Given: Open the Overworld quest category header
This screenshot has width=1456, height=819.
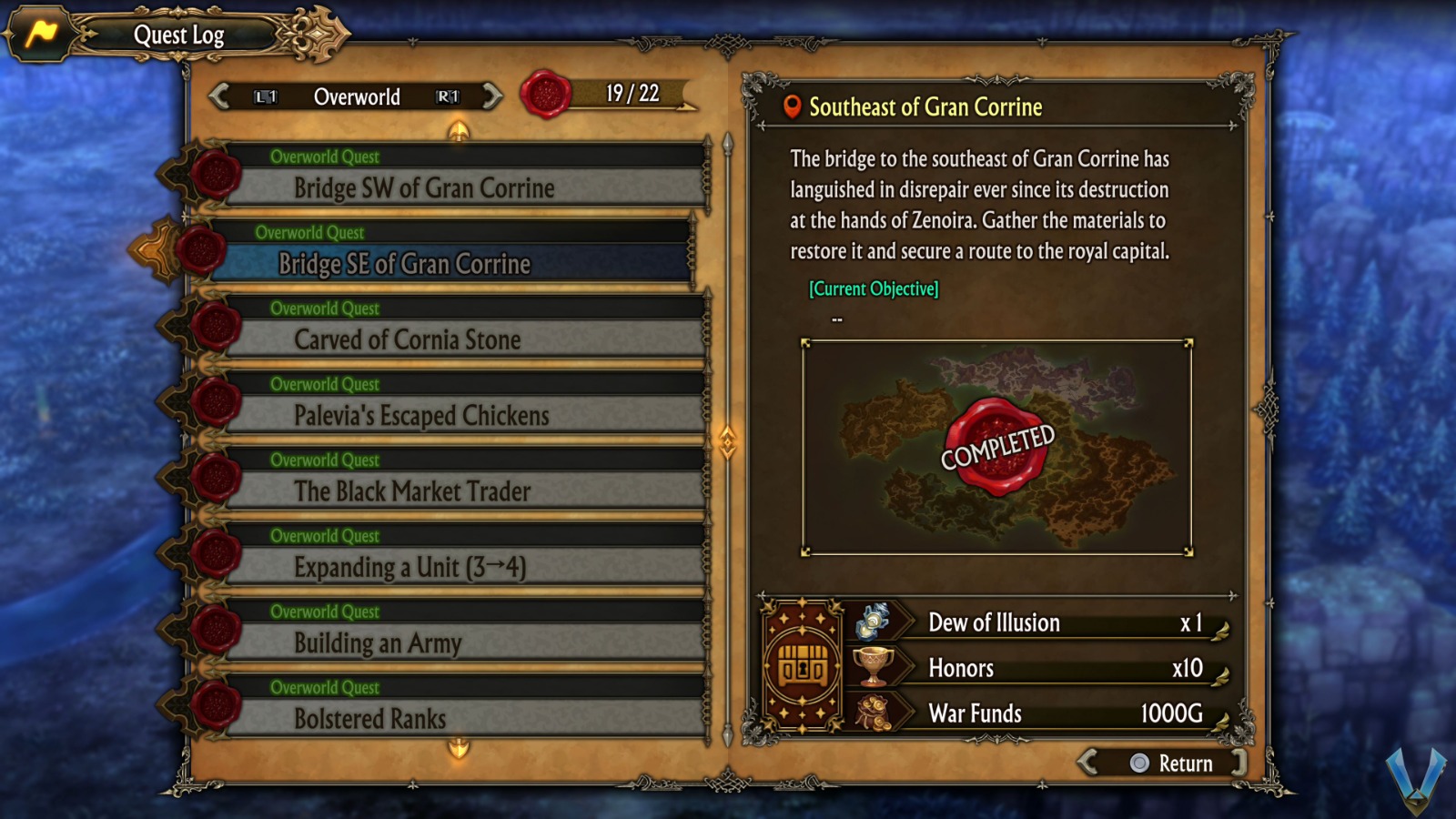Looking at the screenshot, I should coord(358,97).
